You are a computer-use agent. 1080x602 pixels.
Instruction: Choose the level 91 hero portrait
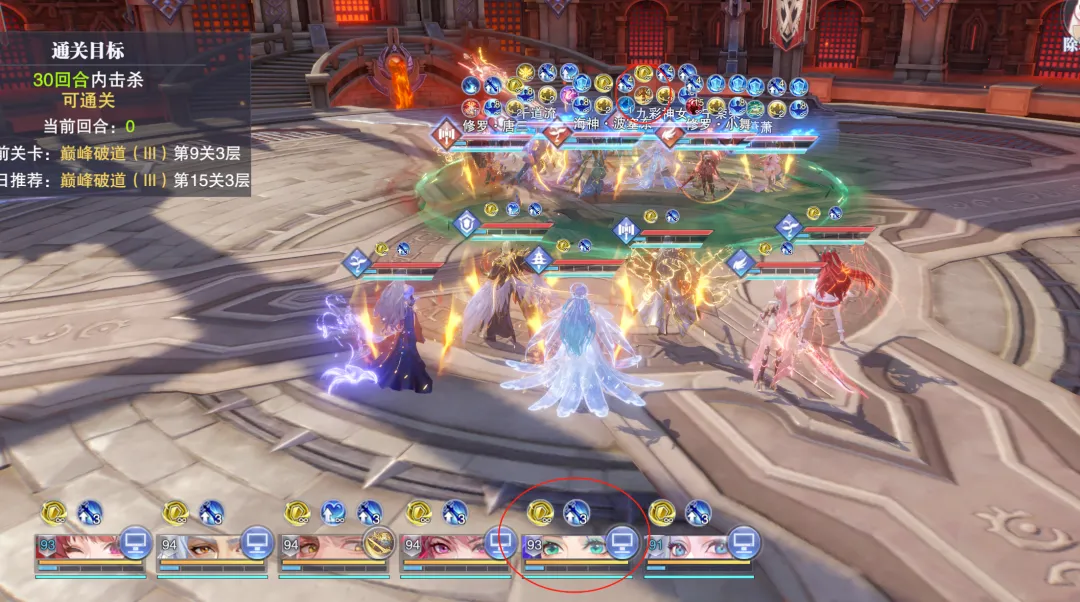click(685, 546)
